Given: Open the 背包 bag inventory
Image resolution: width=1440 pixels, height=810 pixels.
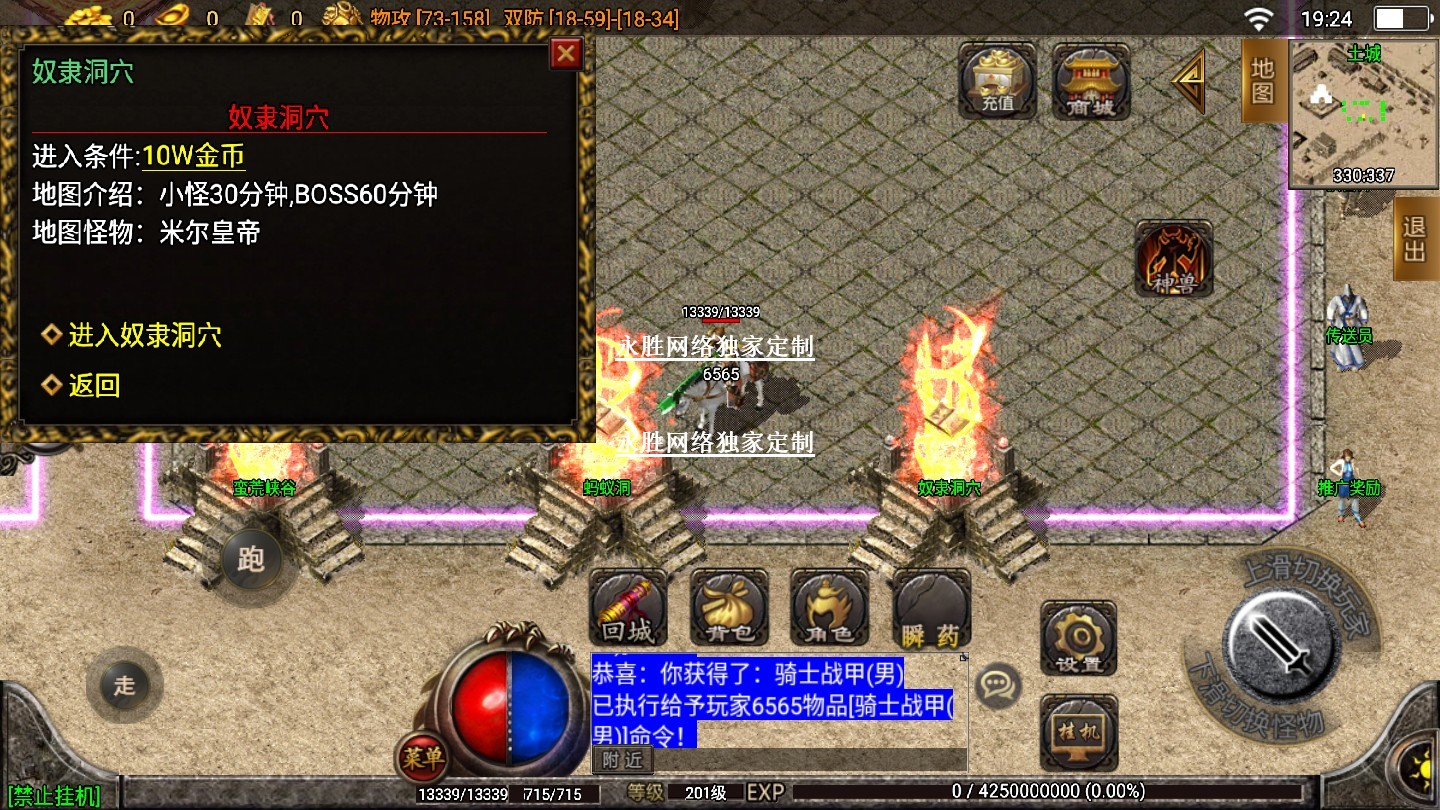Looking at the screenshot, I should (x=728, y=609).
